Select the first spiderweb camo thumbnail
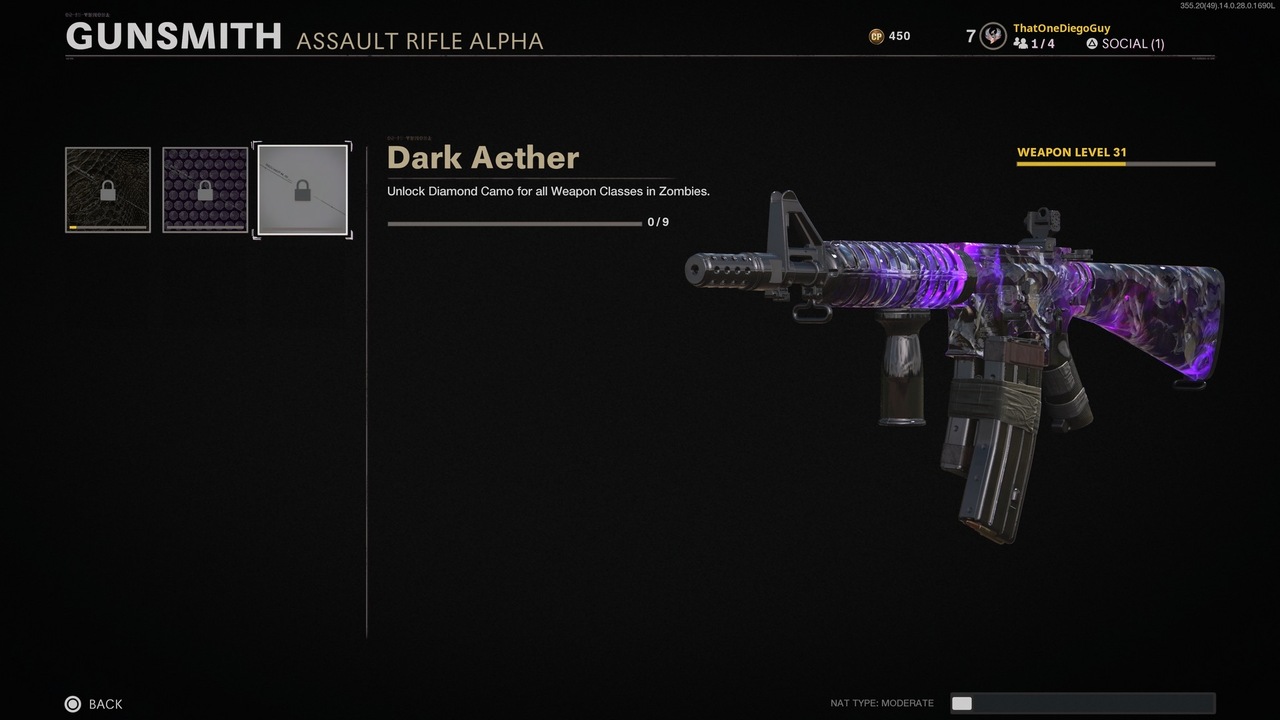The image size is (1280, 720). coord(107,190)
